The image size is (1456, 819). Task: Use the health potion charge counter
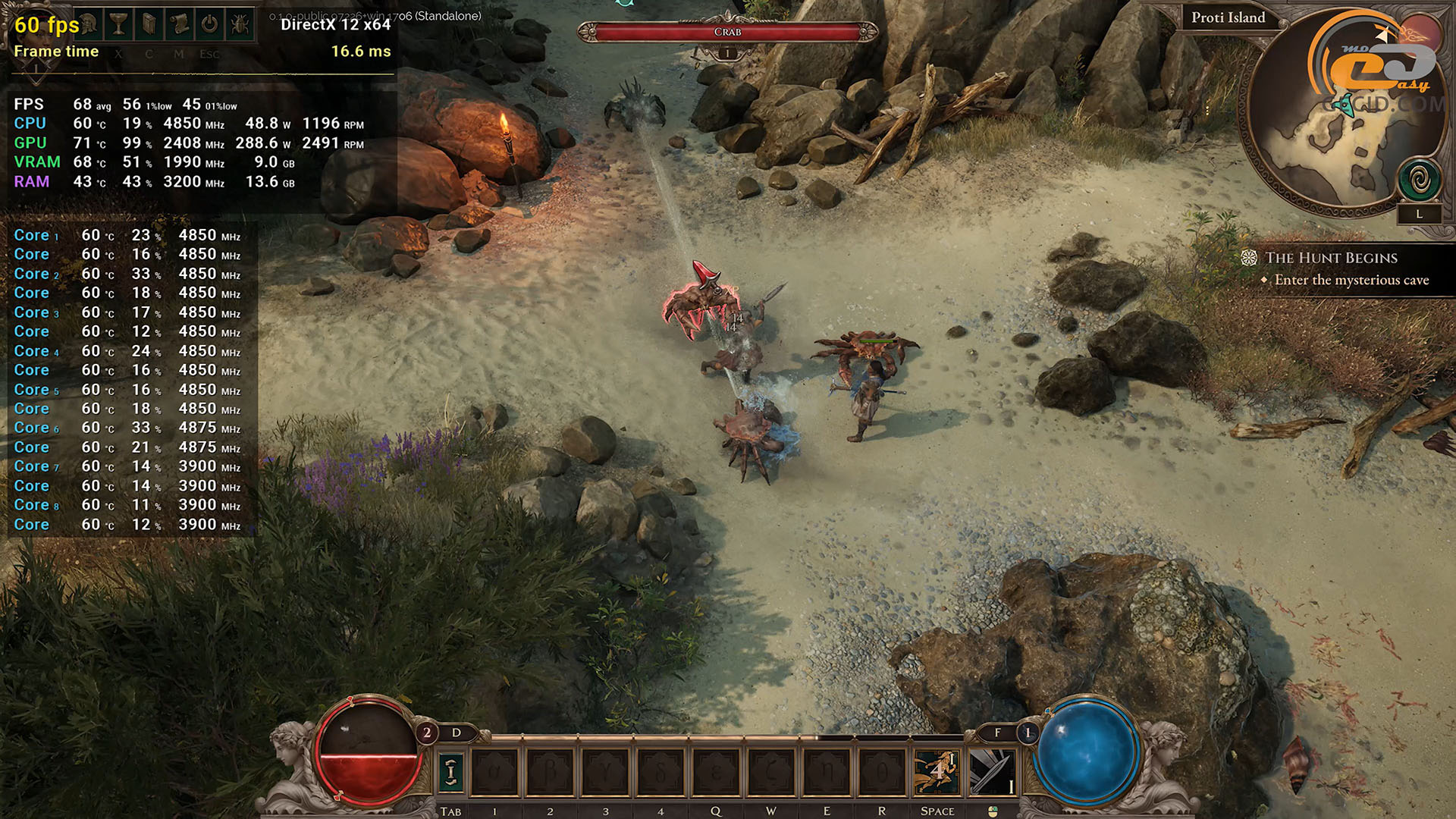click(x=427, y=733)
